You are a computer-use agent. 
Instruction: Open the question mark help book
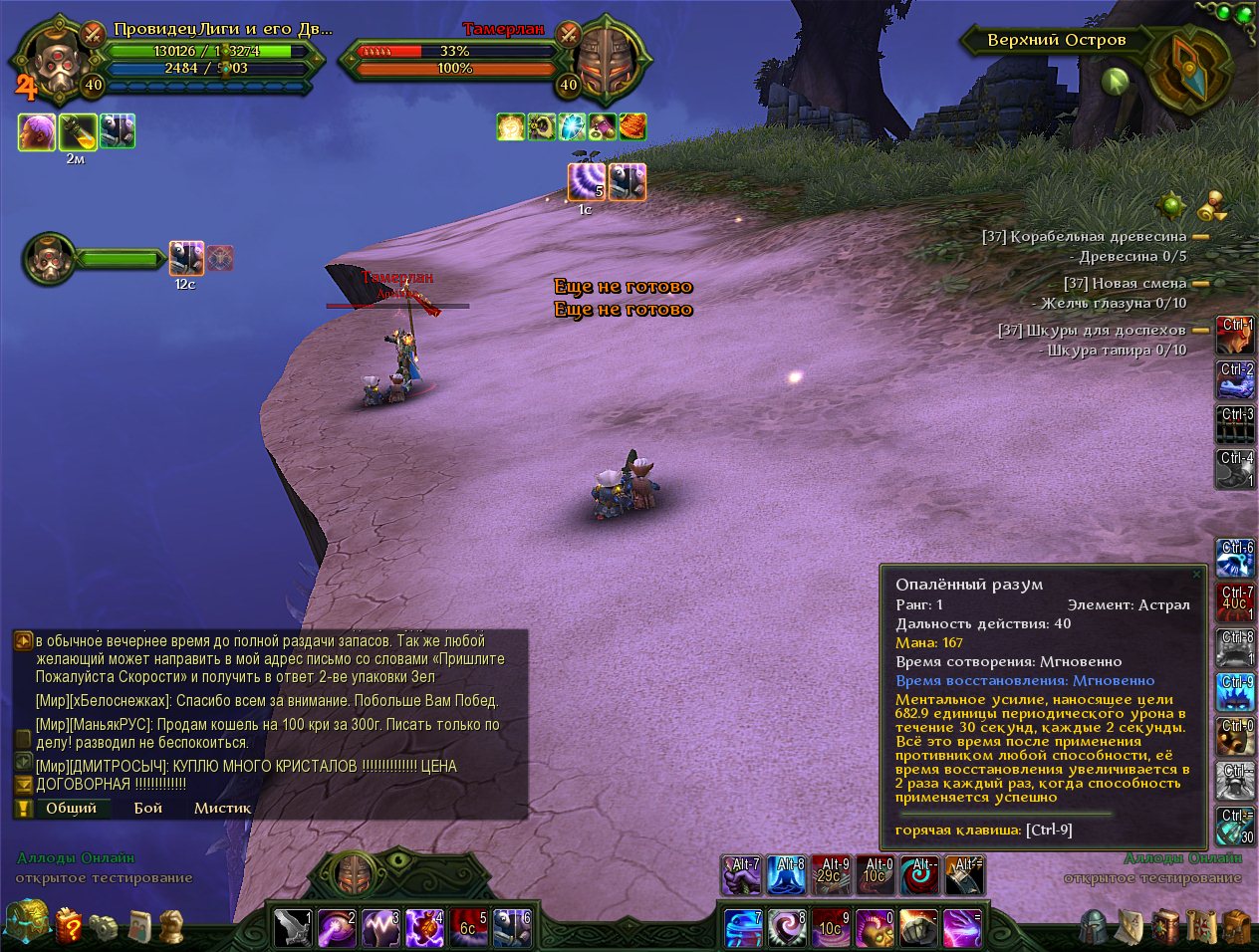pyautogui.click(x=69, y=926)
